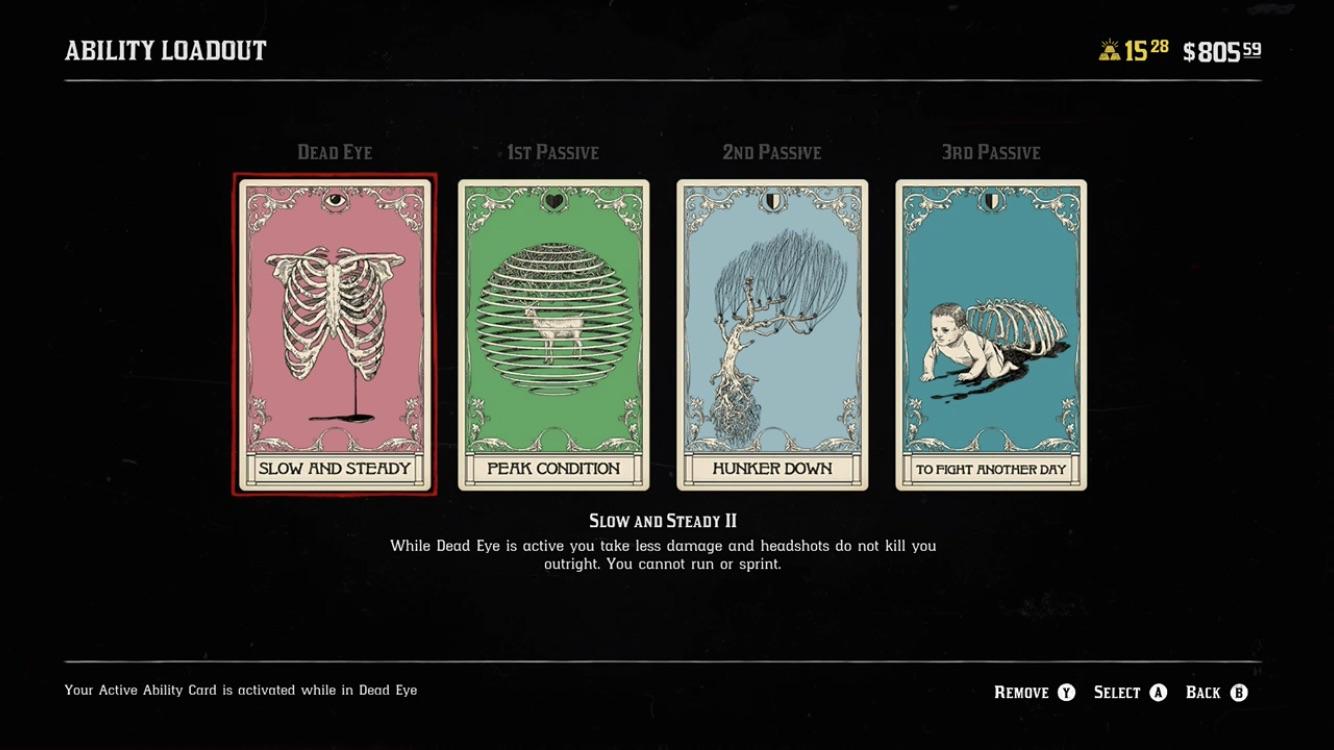Click the eye emblem atop Slow and Steady
Image resolution: width=1334 pixels, height=750 pixels.
click(333, 201)
